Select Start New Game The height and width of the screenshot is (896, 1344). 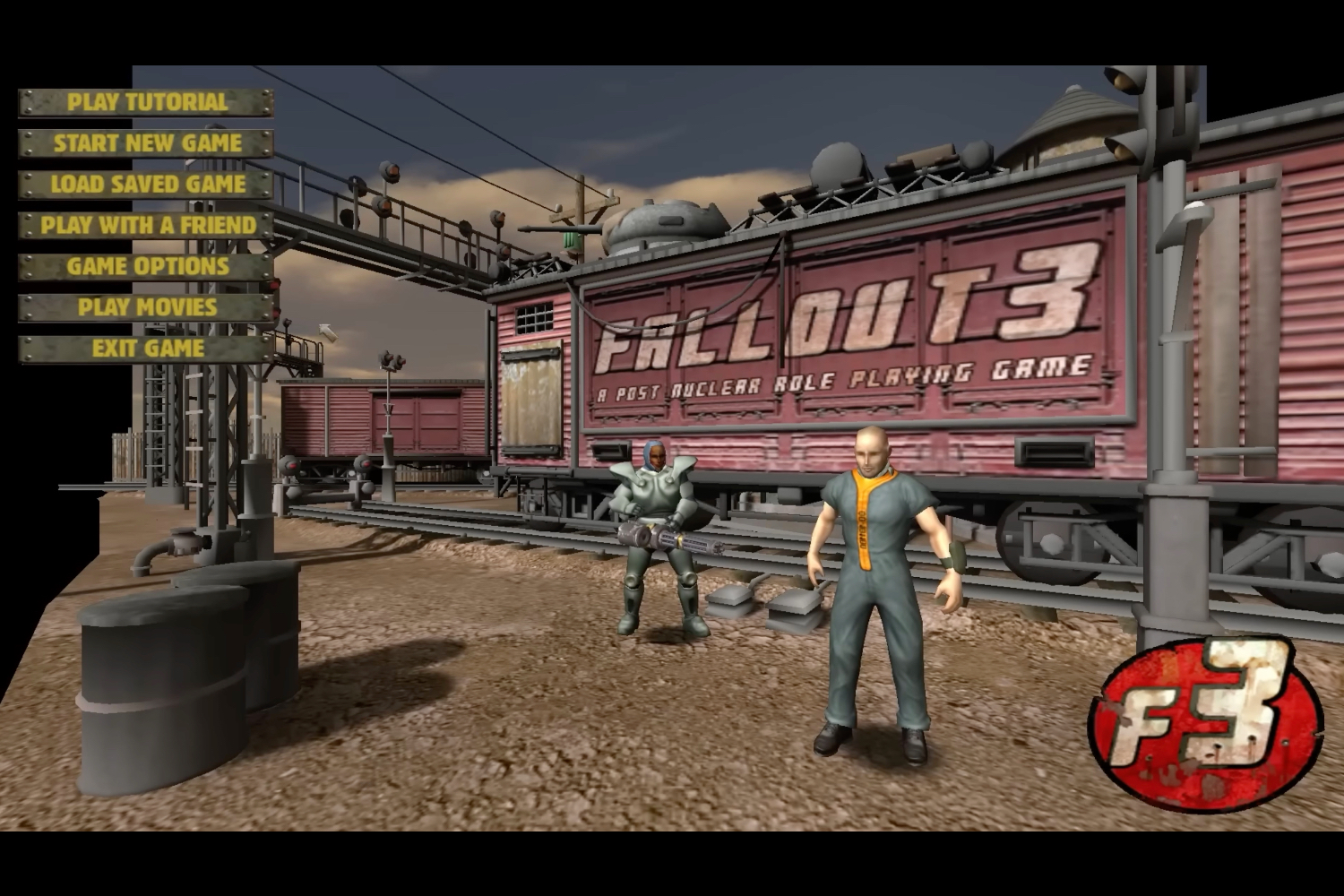(x=145, y=143)
